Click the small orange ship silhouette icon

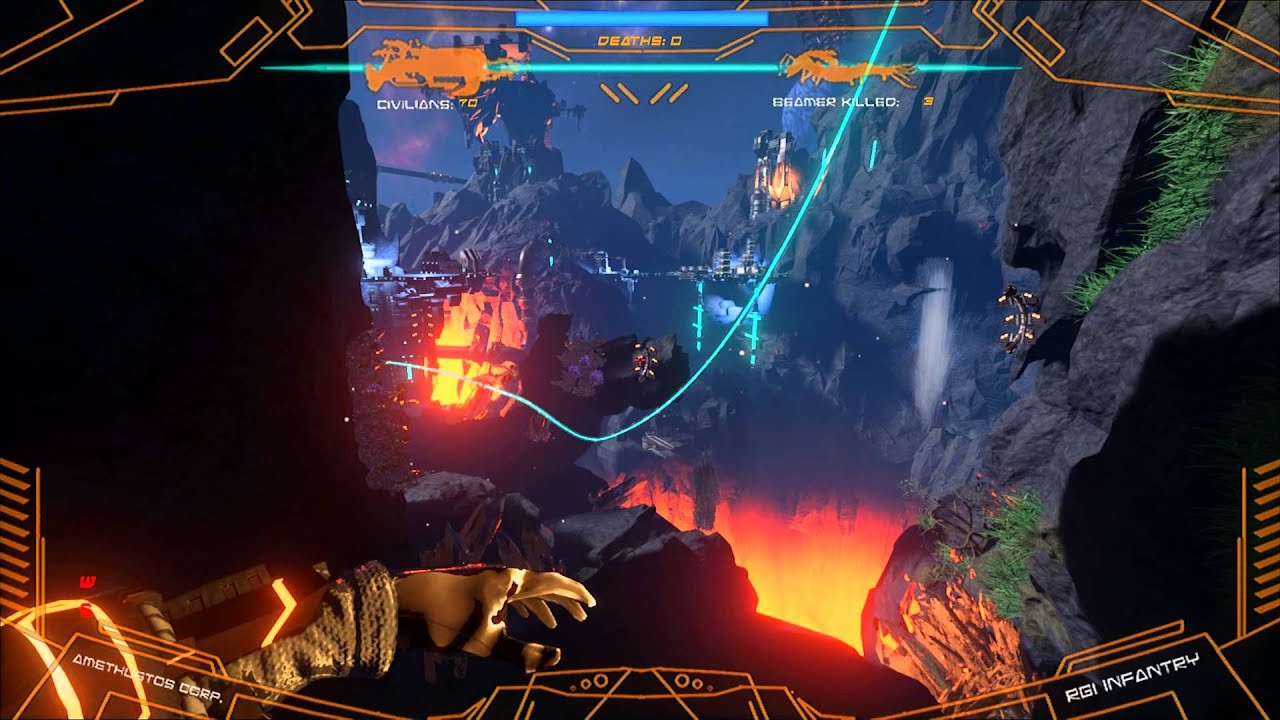[848, 69]
